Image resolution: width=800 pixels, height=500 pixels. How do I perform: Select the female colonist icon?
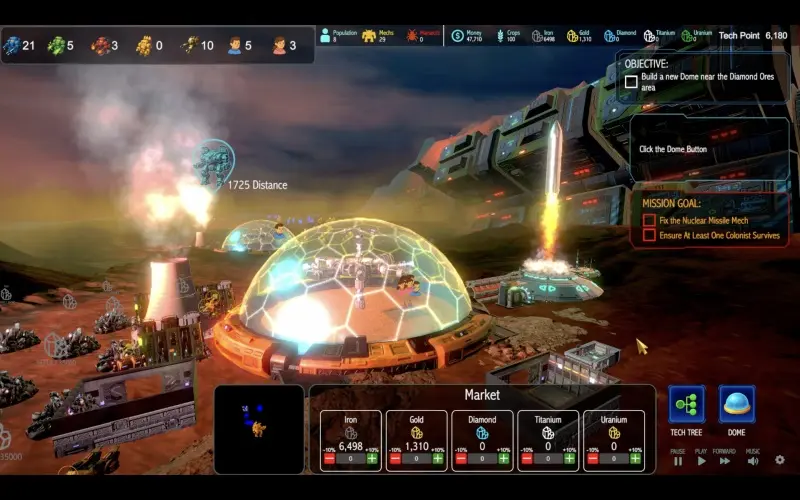pos(279,45)
